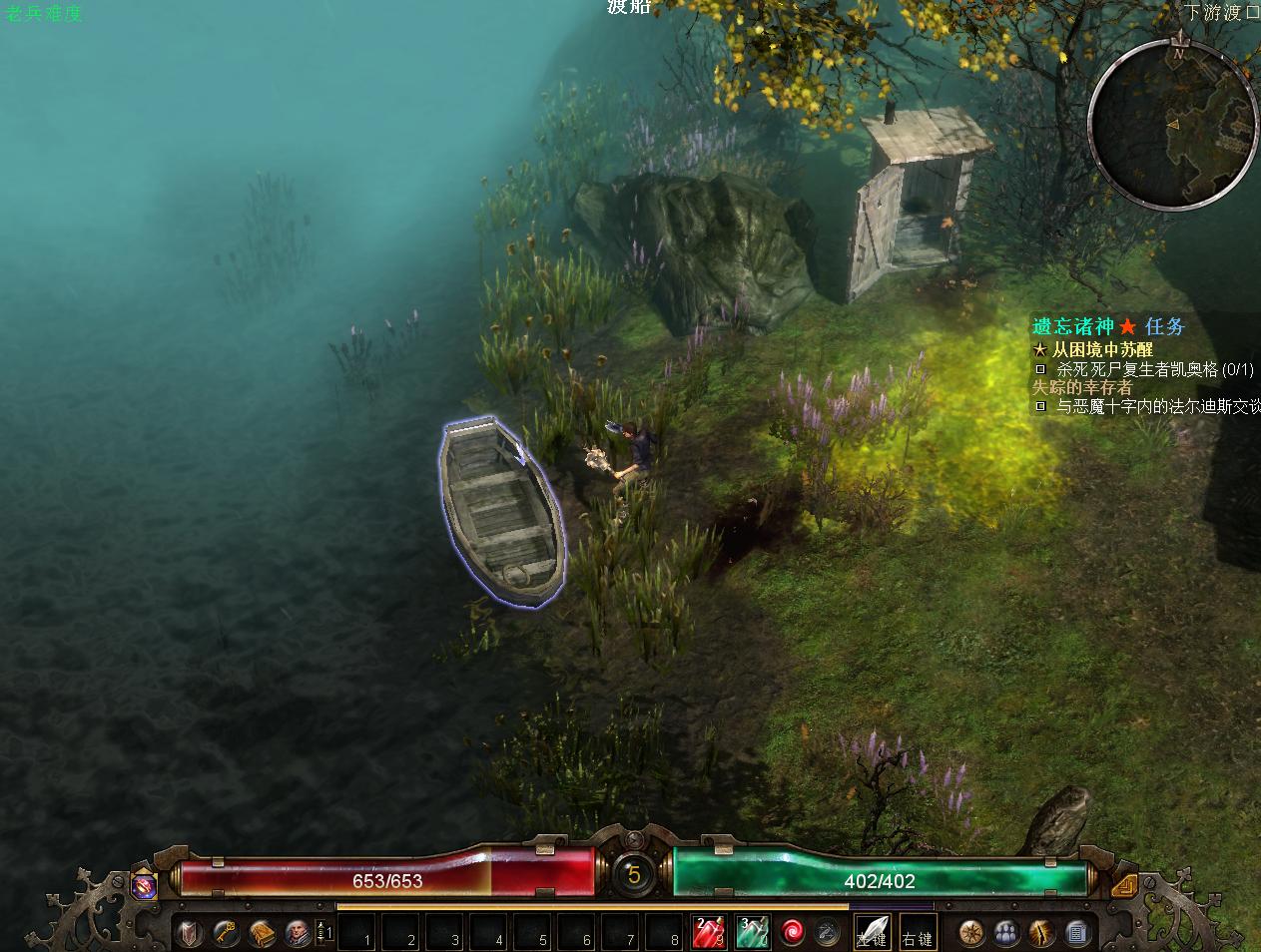
Task: Click the glowing purple gem icon beside health bar
Action: point(143,884)
